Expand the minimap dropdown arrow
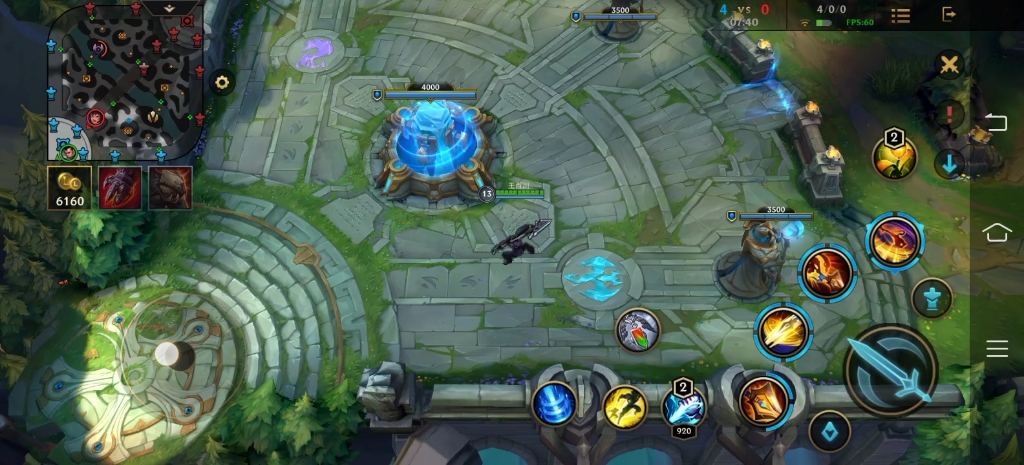 pyautogui.click(x=170, y=7)
